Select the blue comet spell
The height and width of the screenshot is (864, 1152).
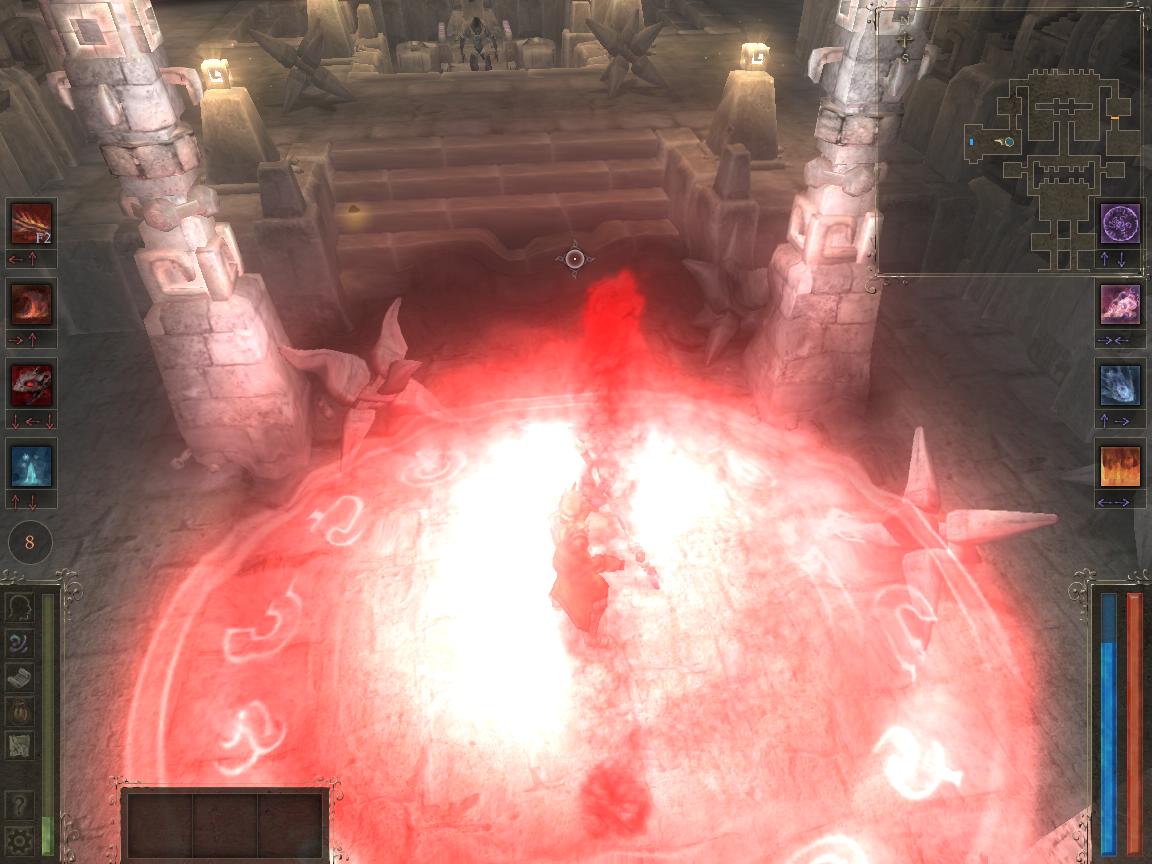(x=1120, y=385)
